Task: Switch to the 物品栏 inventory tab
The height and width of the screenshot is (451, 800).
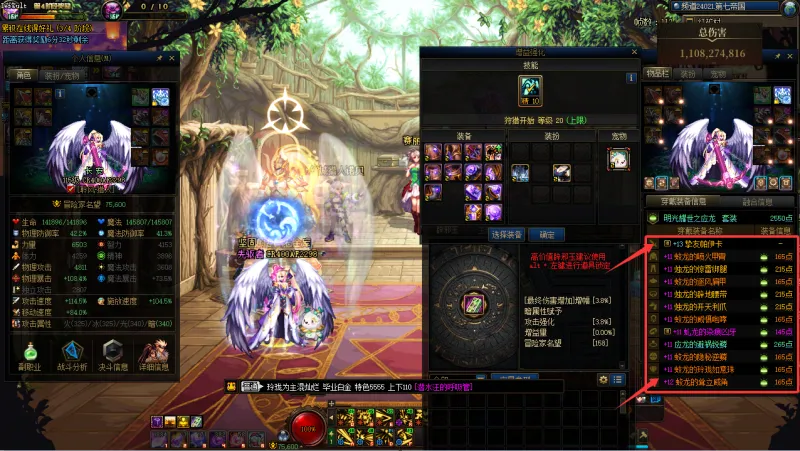Action: (657, 73)
